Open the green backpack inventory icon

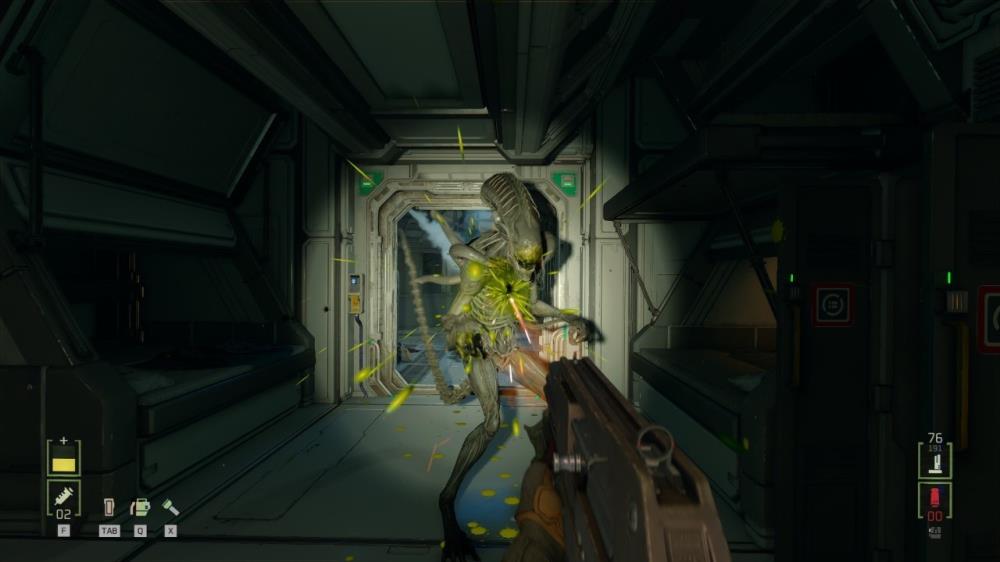point(140,507)
